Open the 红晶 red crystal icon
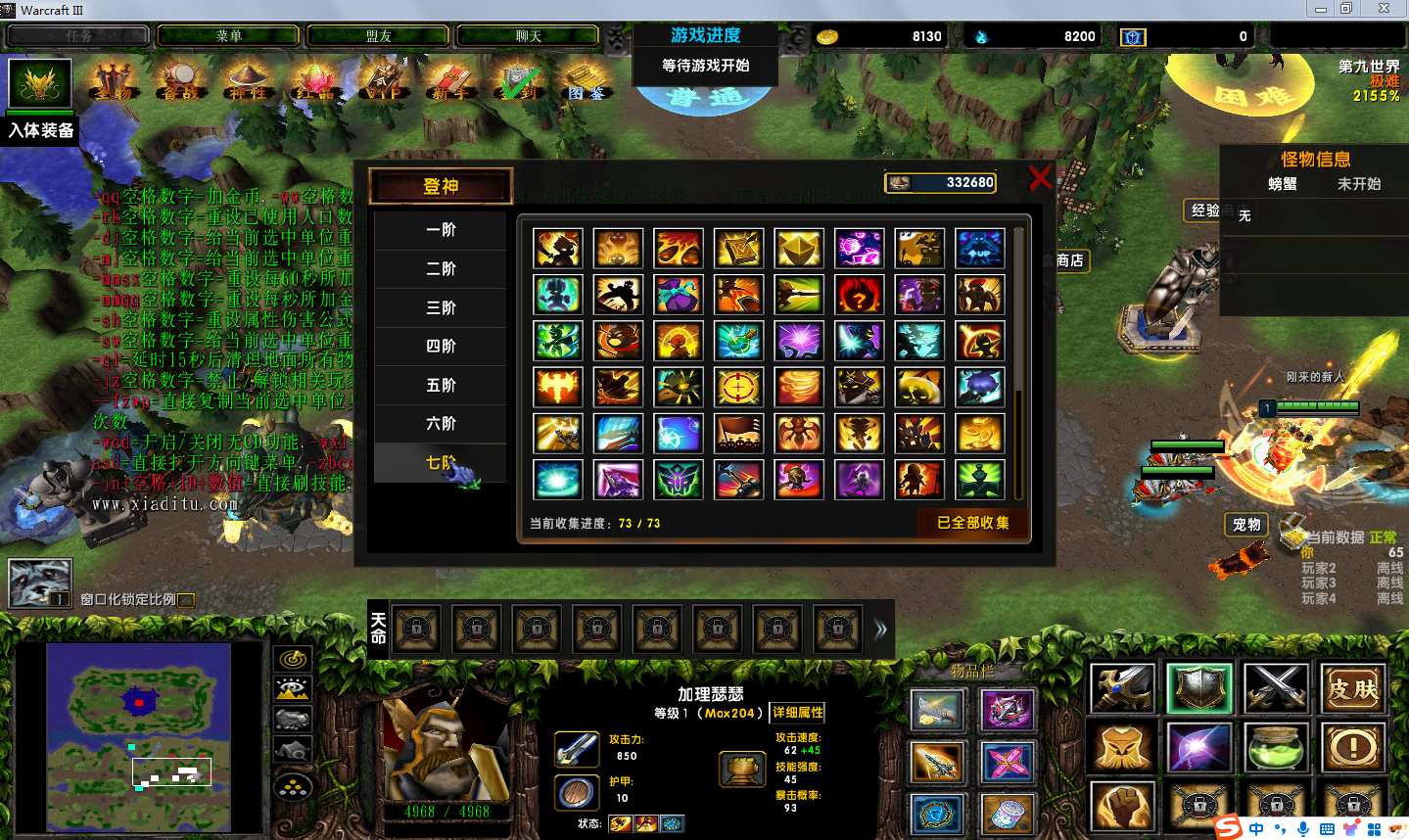The height and width of the screenshot is (840, 1409). (x=315, y=81)
